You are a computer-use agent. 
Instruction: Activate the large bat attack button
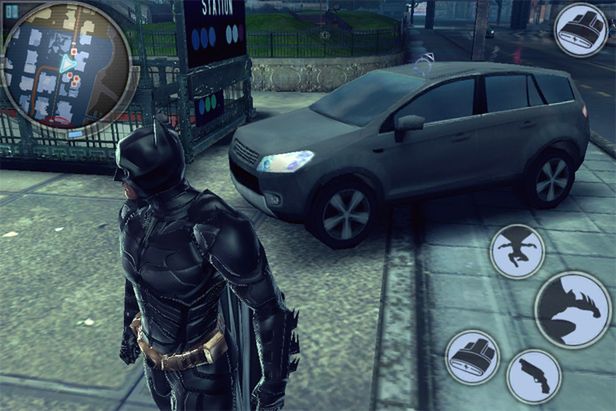pyautogui.click(x=573, y=311)
